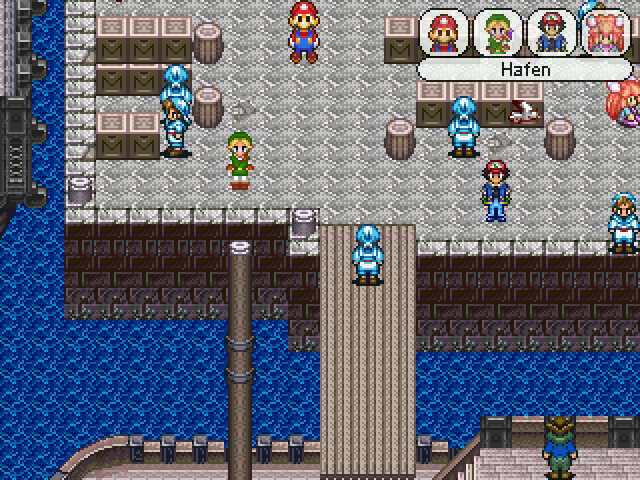
Task: Pick the pink-haired girl party portrait
Action: [605, 33]
